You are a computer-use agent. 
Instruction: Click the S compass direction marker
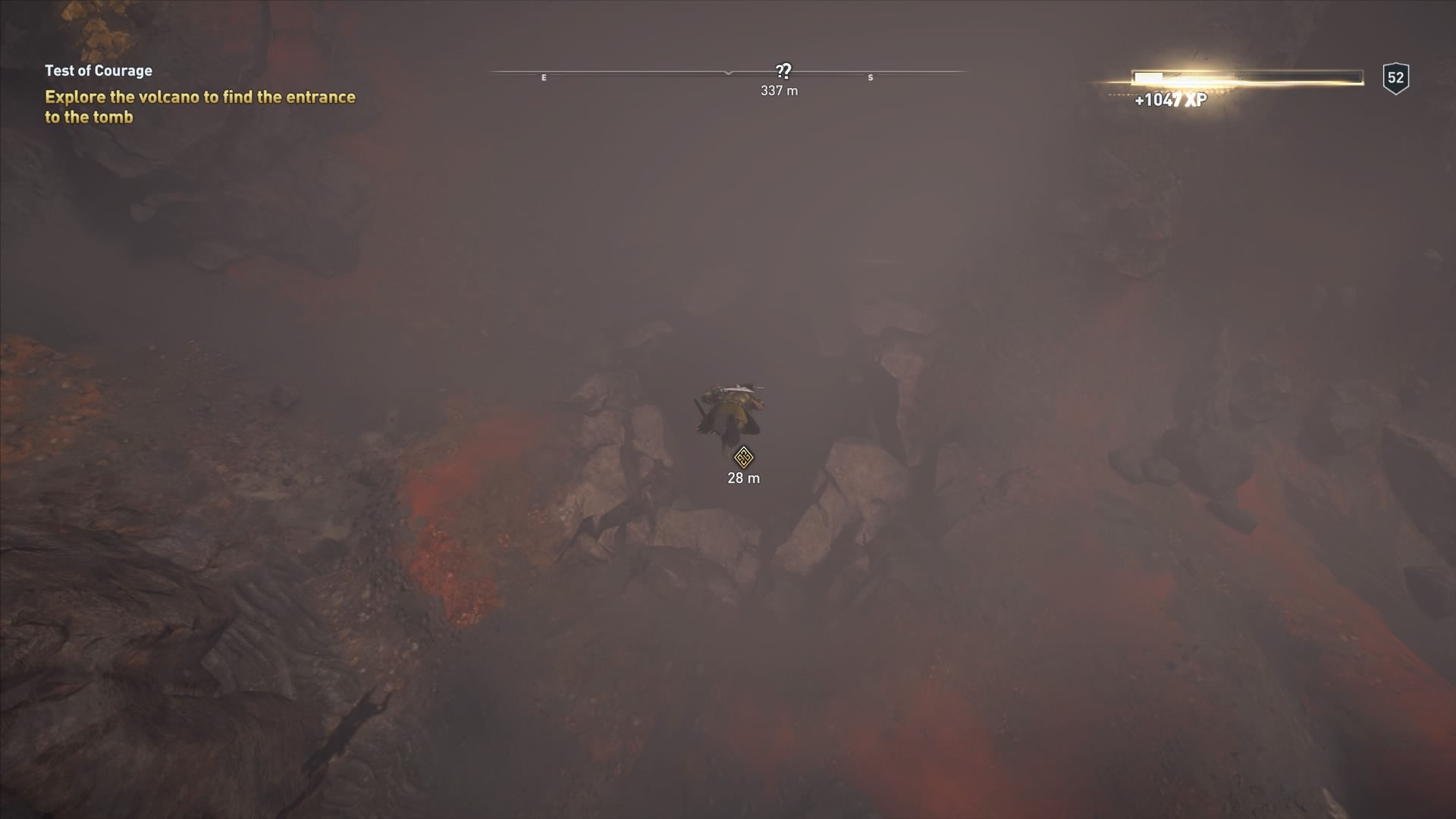870,77
